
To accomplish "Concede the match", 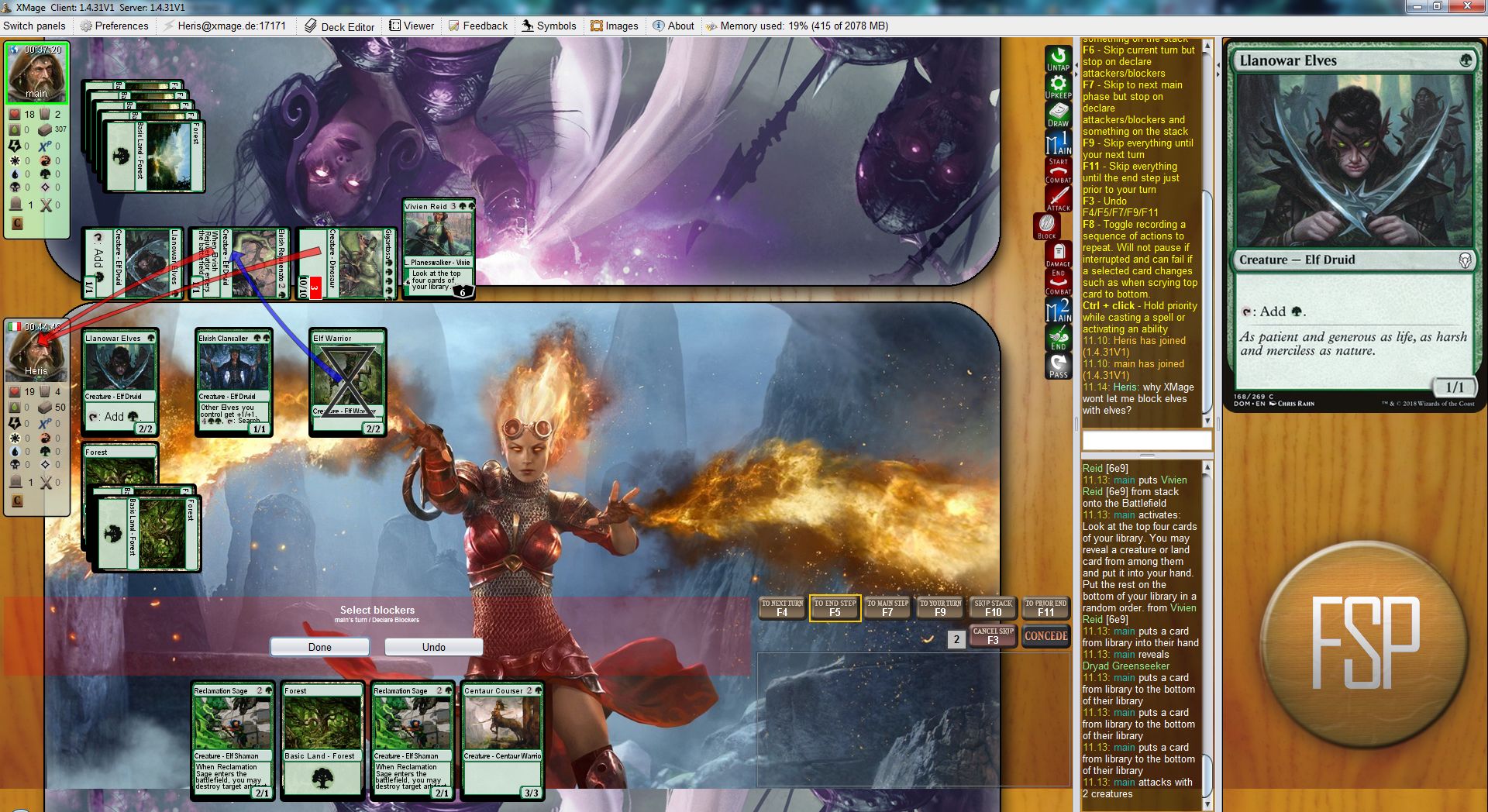I will pyautogui.click(x=1045, y=636).
